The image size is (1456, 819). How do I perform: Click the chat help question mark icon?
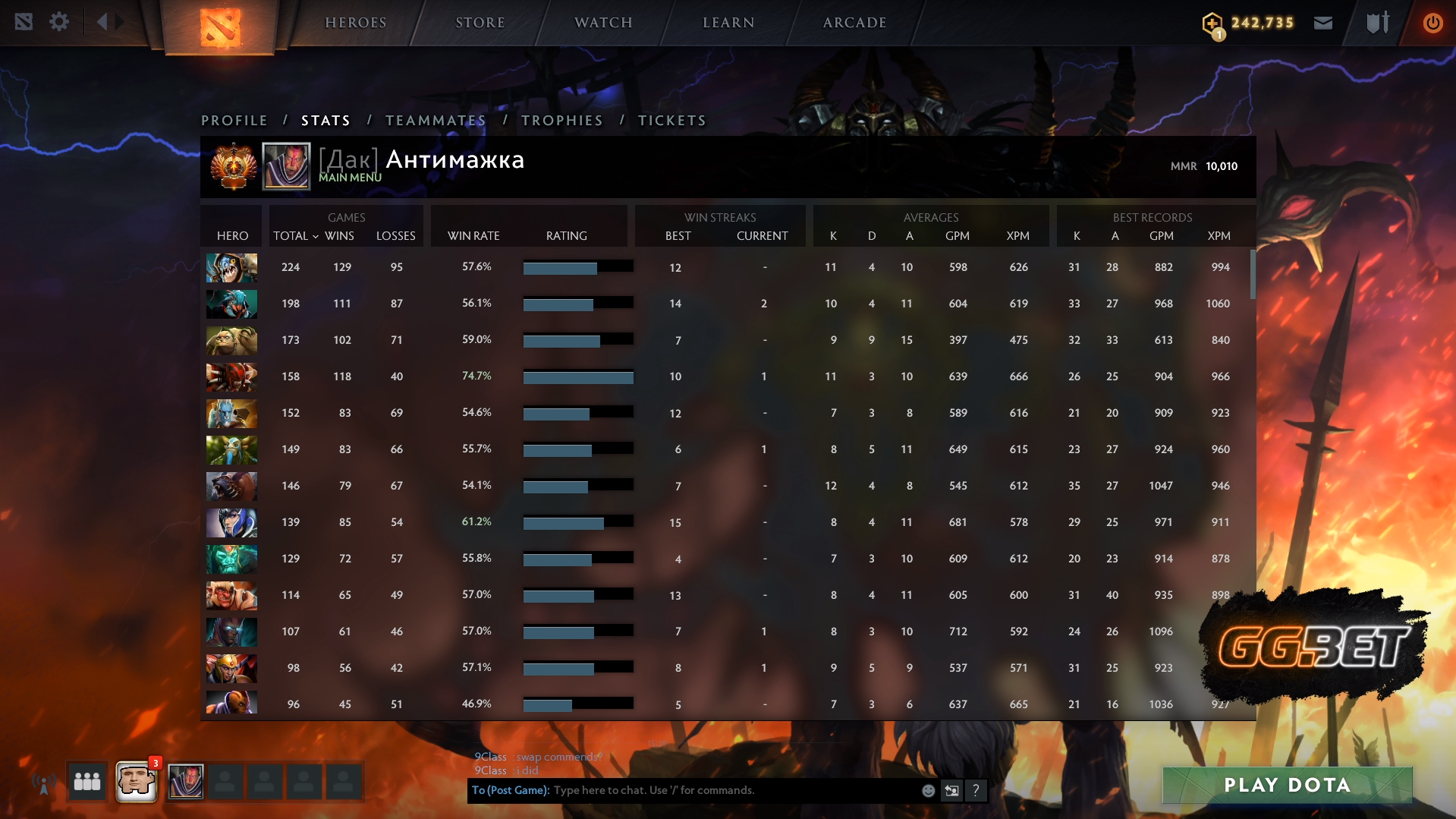[x=976, y=790]
